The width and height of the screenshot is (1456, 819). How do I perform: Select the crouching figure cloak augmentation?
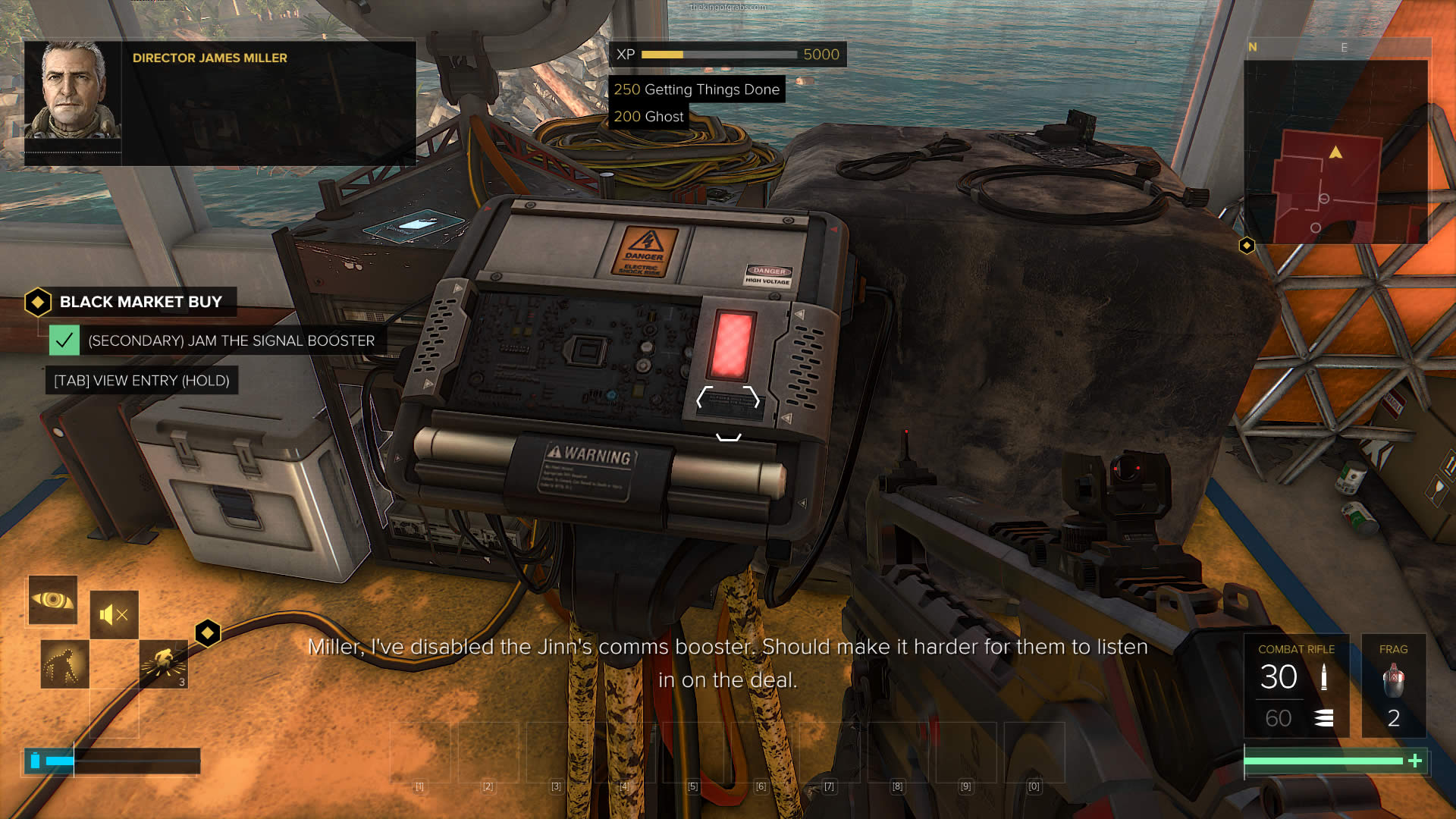pos(64,664)
